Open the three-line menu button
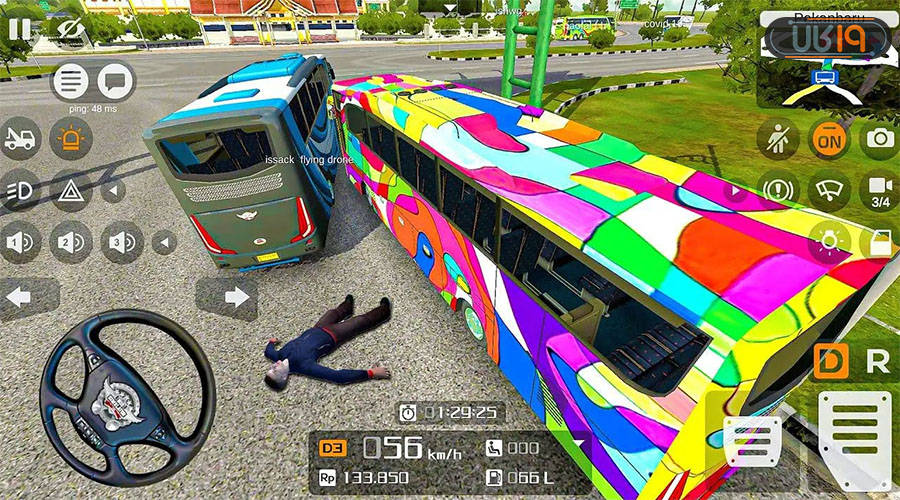This screenshot has width=900, height=500. point(71,81)
